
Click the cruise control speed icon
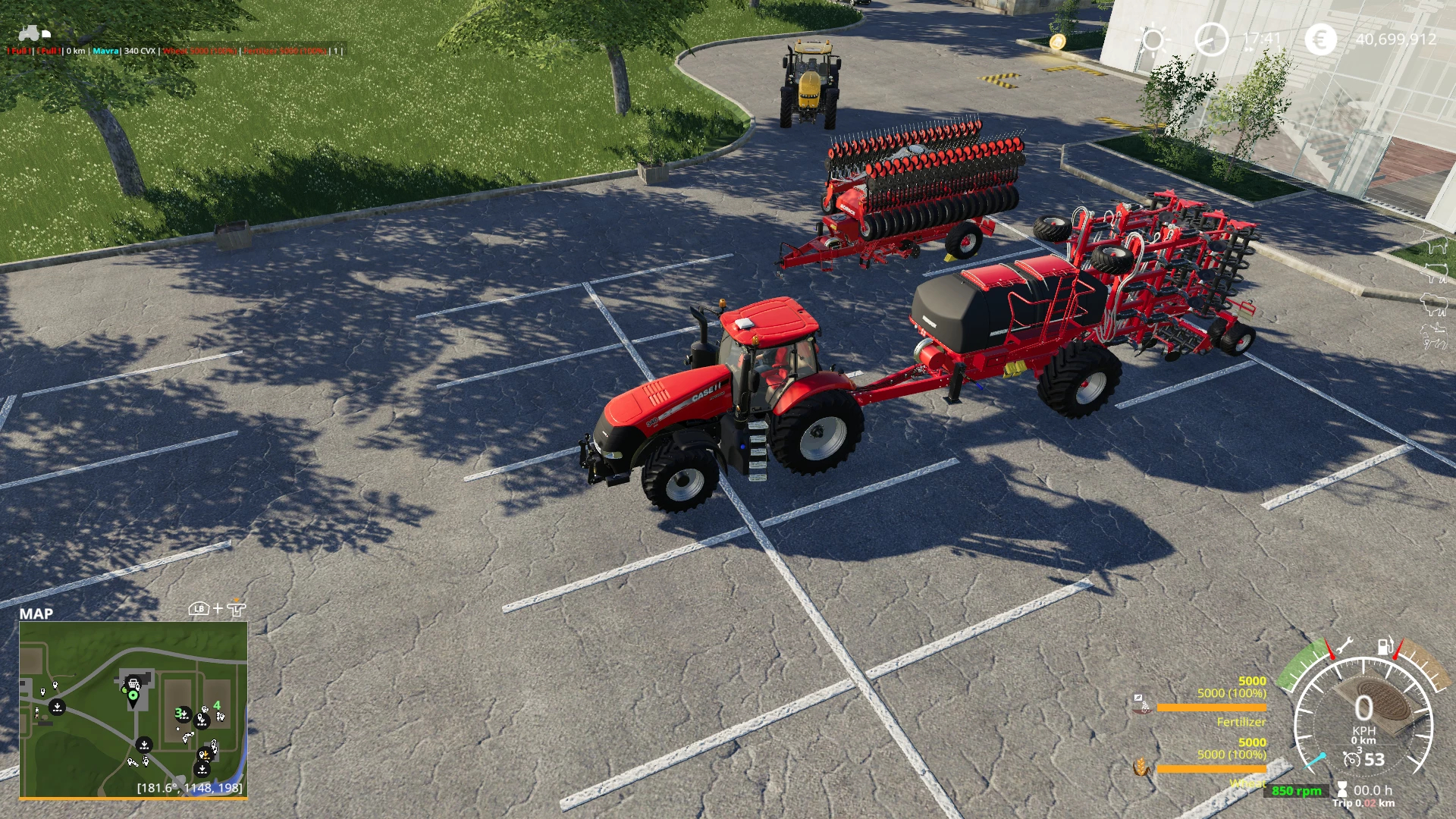click(1351, 759)
